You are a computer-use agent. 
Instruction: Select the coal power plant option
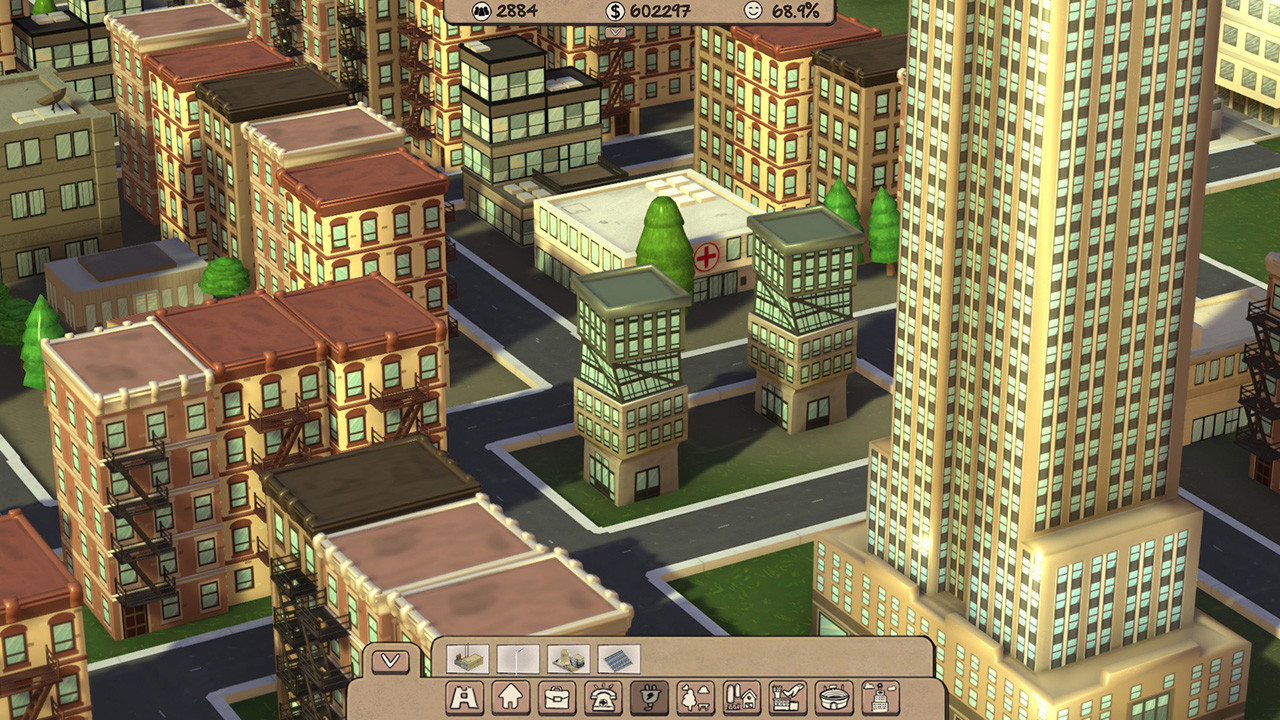click(468, 658)
